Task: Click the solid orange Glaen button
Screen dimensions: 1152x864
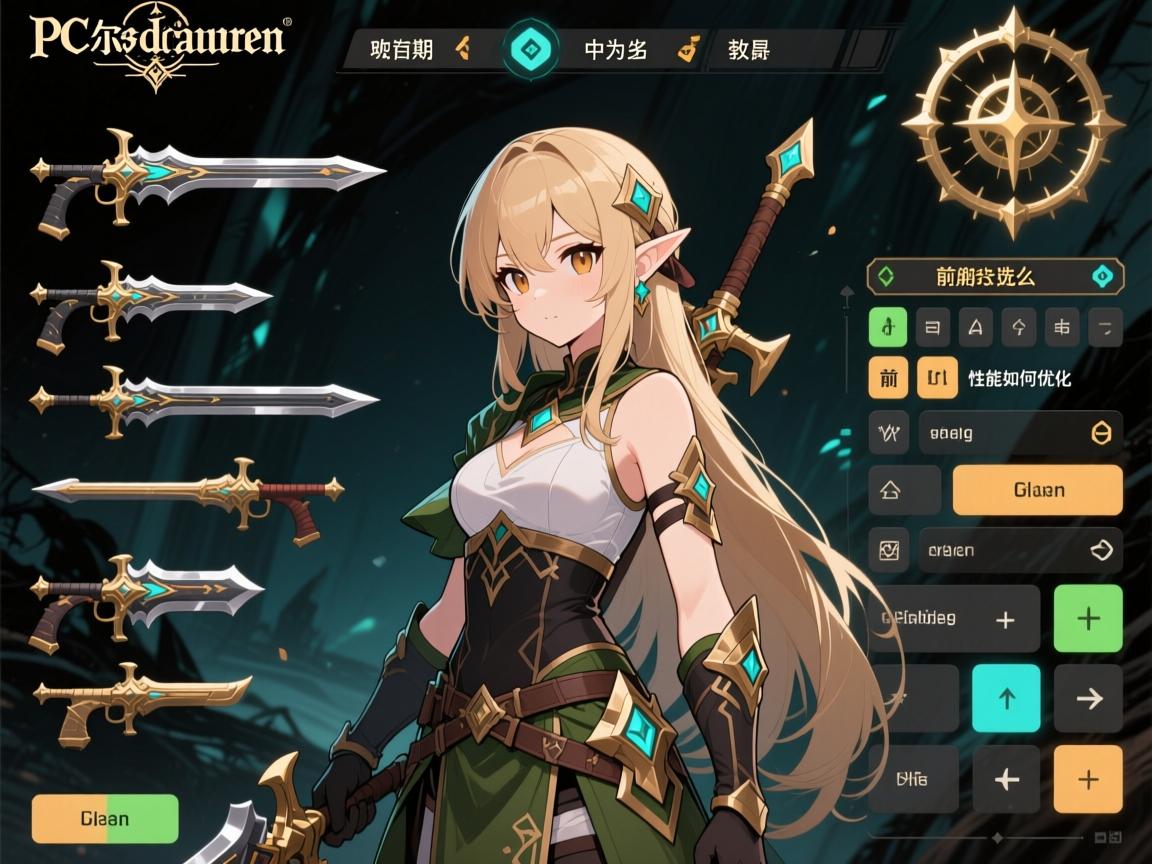Action: pyautogui.click(x=1038, y=490)
